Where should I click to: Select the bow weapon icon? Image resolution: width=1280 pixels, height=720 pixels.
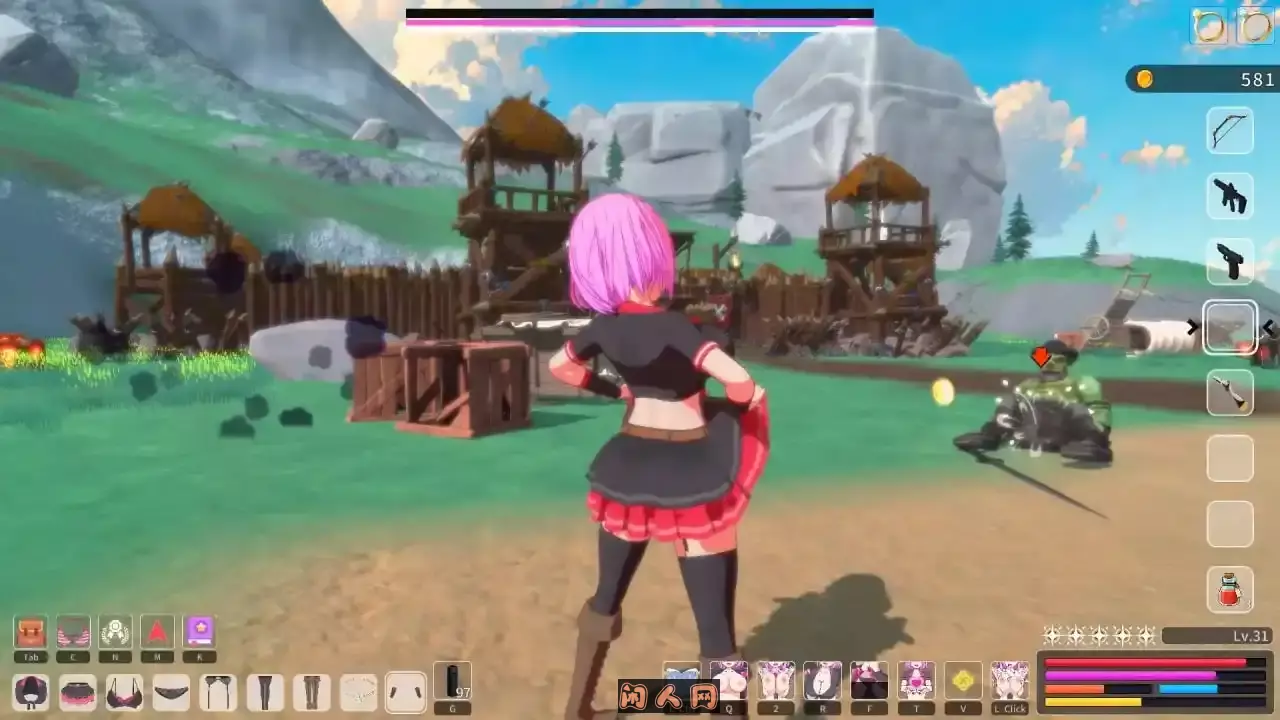1230,131
